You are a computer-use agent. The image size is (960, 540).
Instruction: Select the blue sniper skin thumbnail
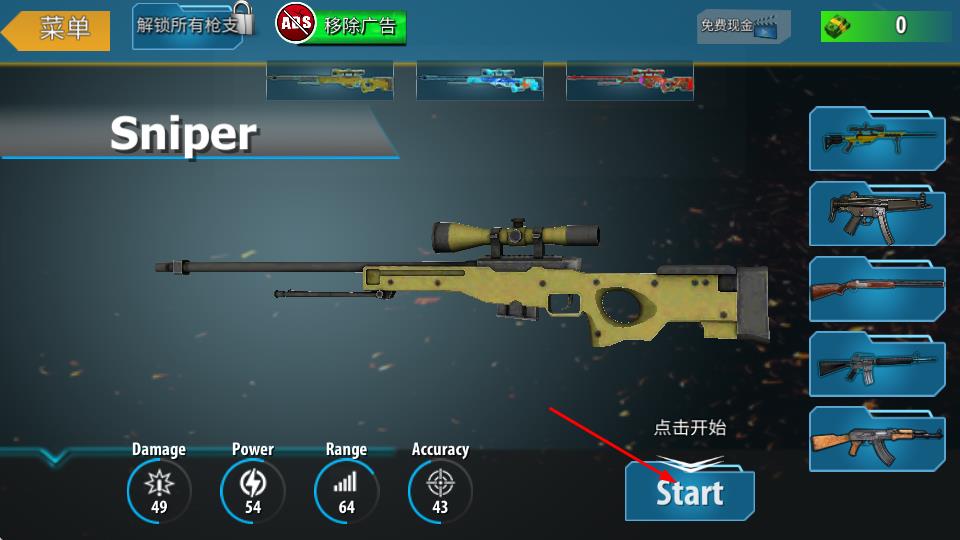[x=479, y=81]
